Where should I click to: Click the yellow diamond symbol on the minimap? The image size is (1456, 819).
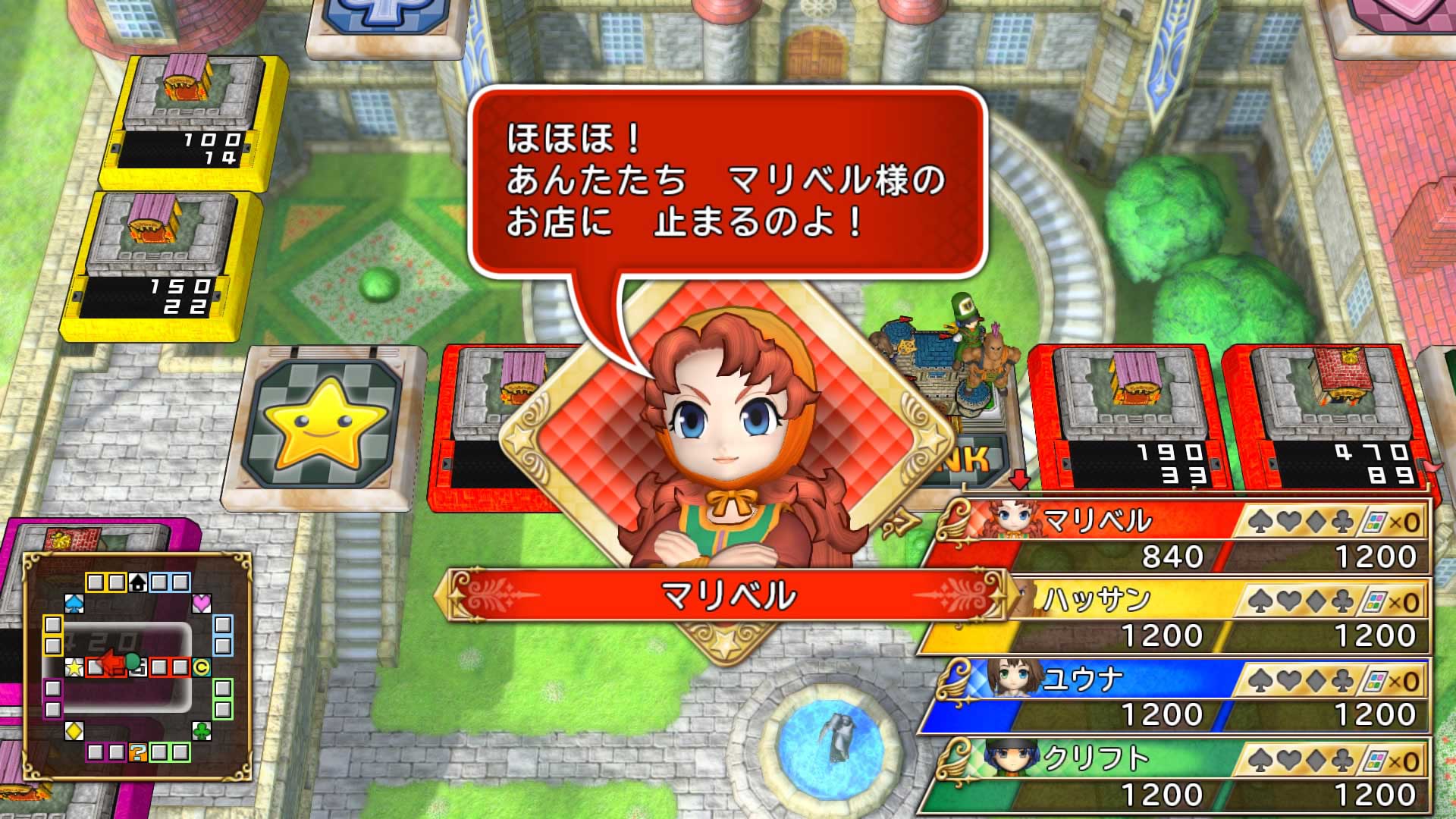click(74, 732)
